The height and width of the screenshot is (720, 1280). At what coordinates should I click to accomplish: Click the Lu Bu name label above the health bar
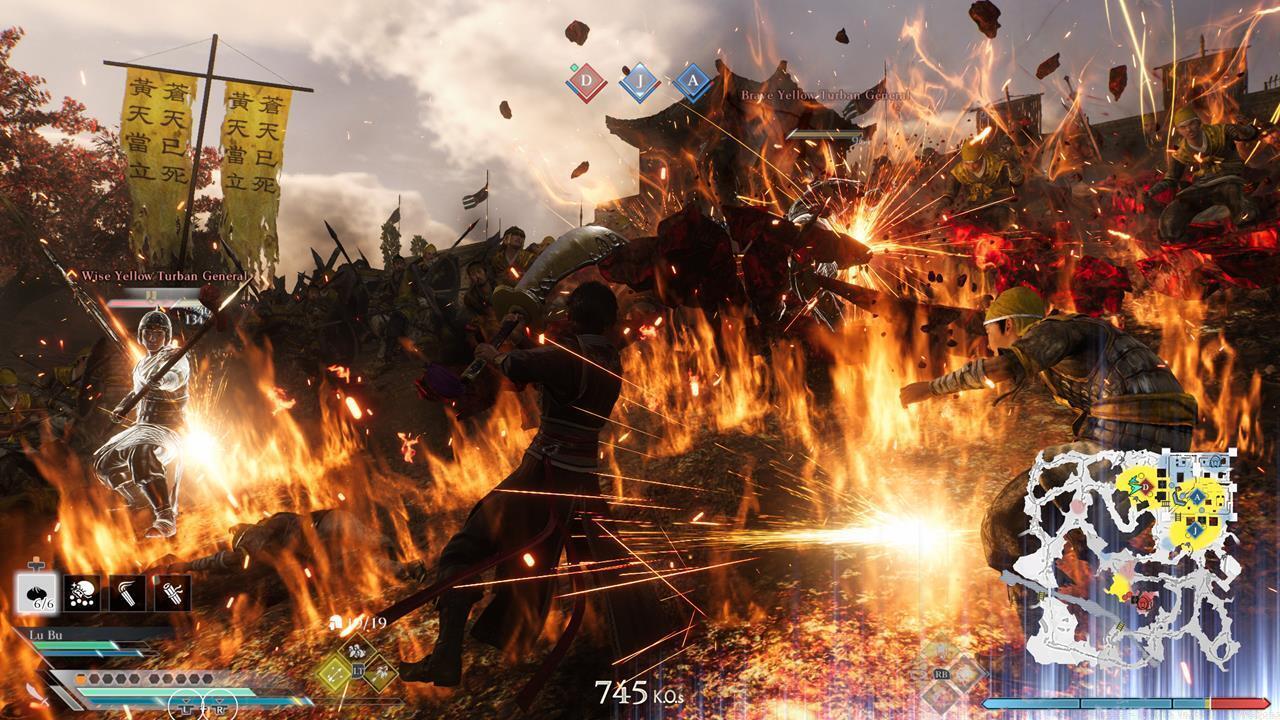tap(44, 633)
